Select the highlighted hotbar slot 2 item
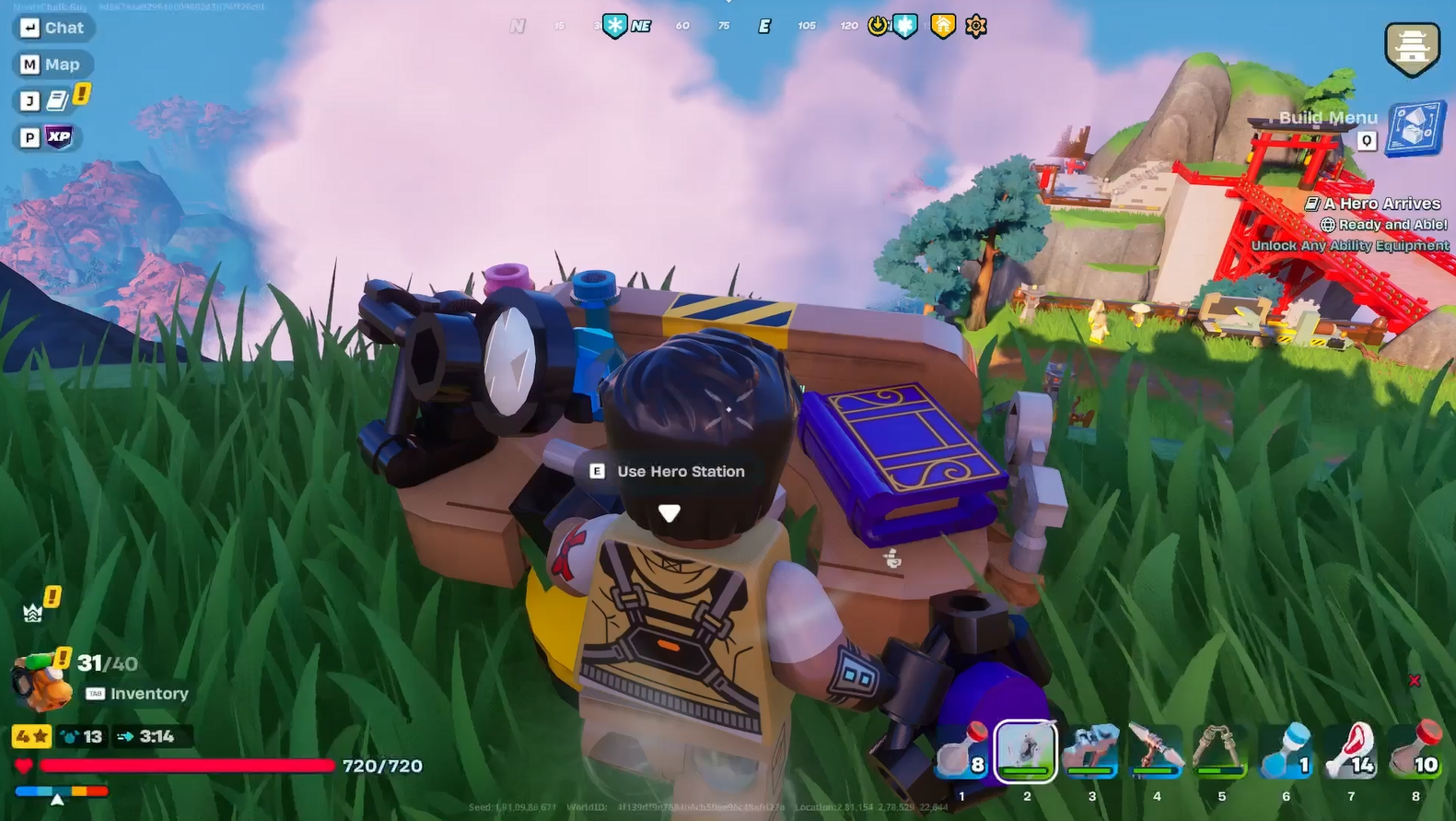The height and width of the screenshot is (821, 1456). [x=1026, y=750]
